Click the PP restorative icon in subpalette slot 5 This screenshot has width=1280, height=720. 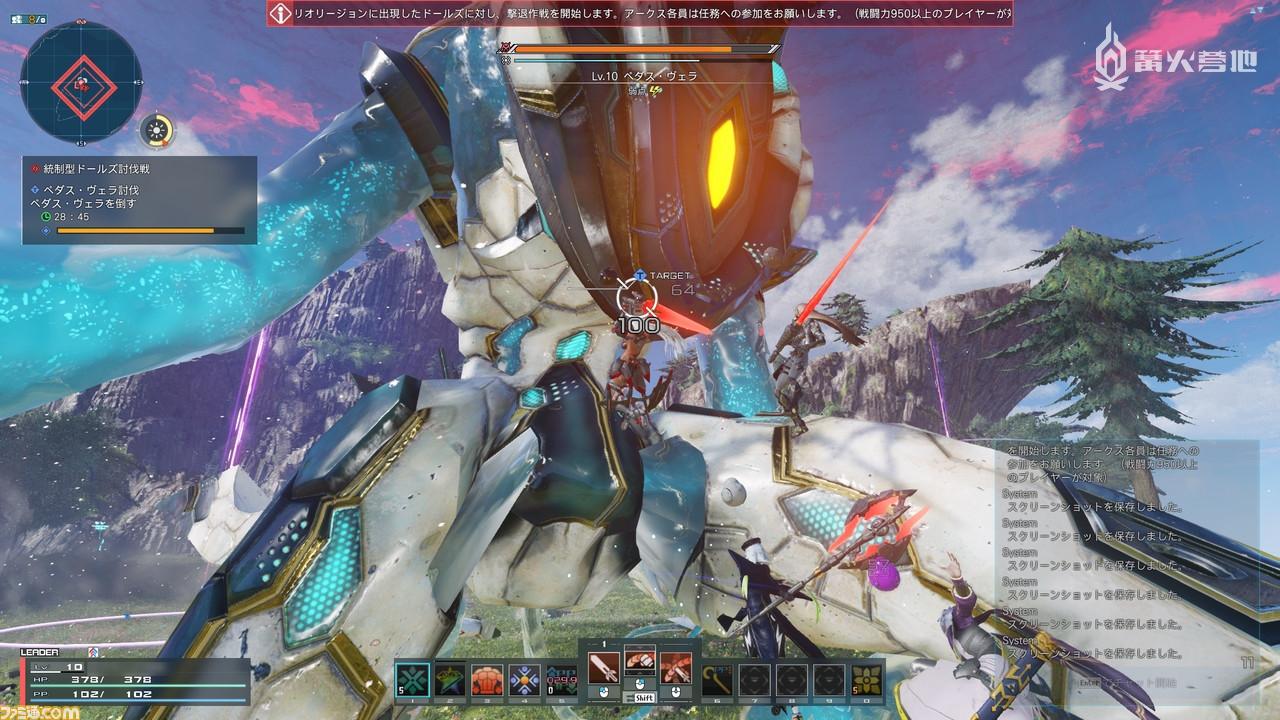pyautogui.click(x=561, y=676)
